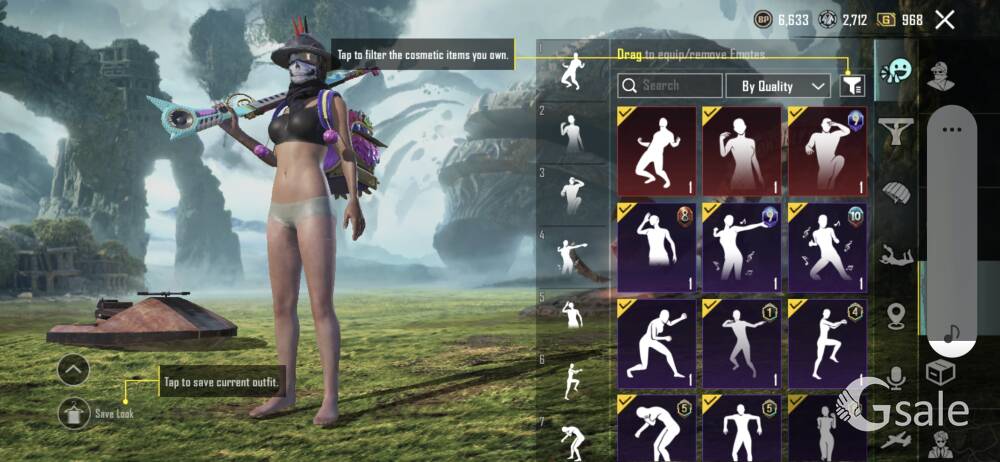Open the location pin tab

click(897, 316)
